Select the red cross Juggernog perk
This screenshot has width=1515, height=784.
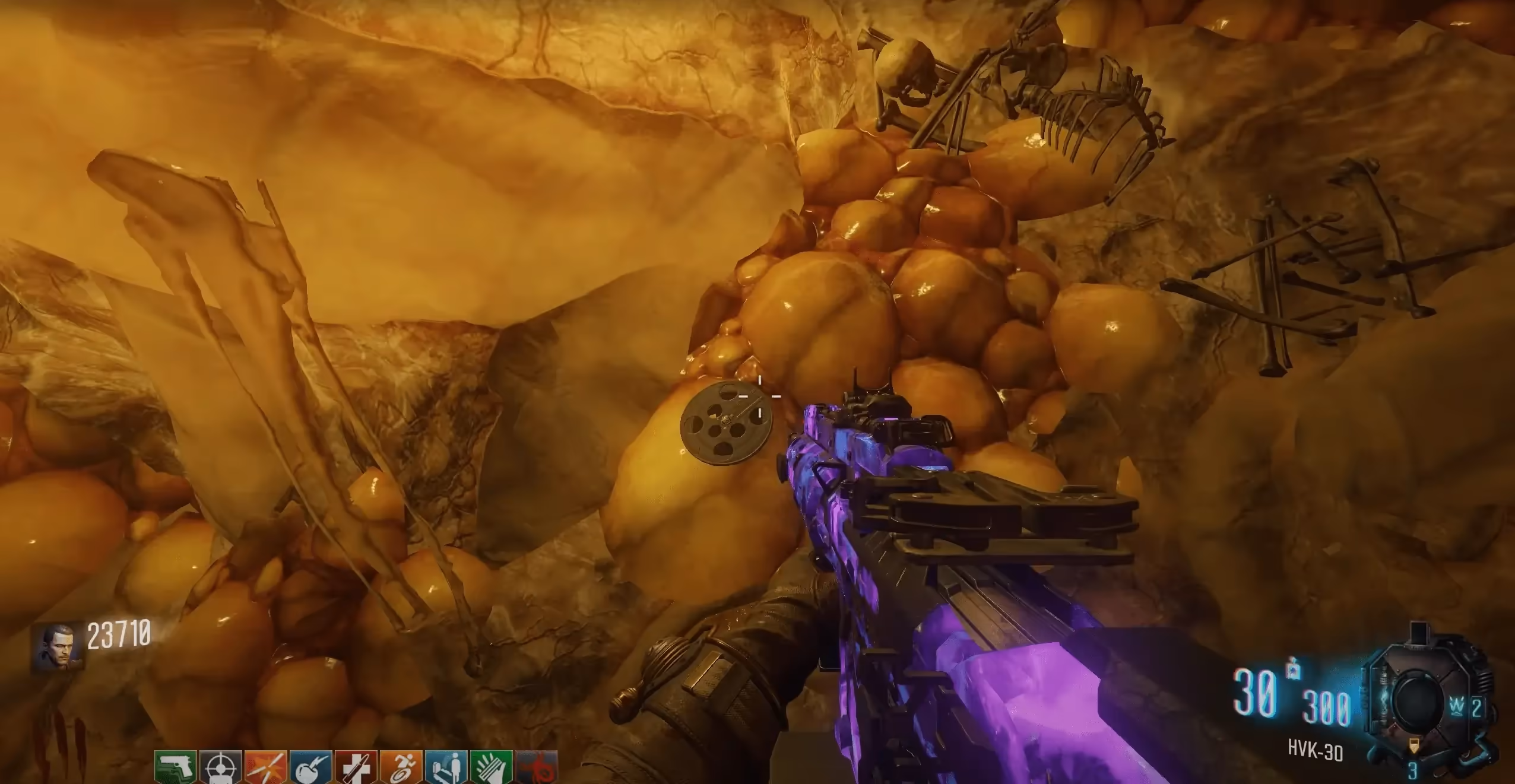click(x=356, y=767)
